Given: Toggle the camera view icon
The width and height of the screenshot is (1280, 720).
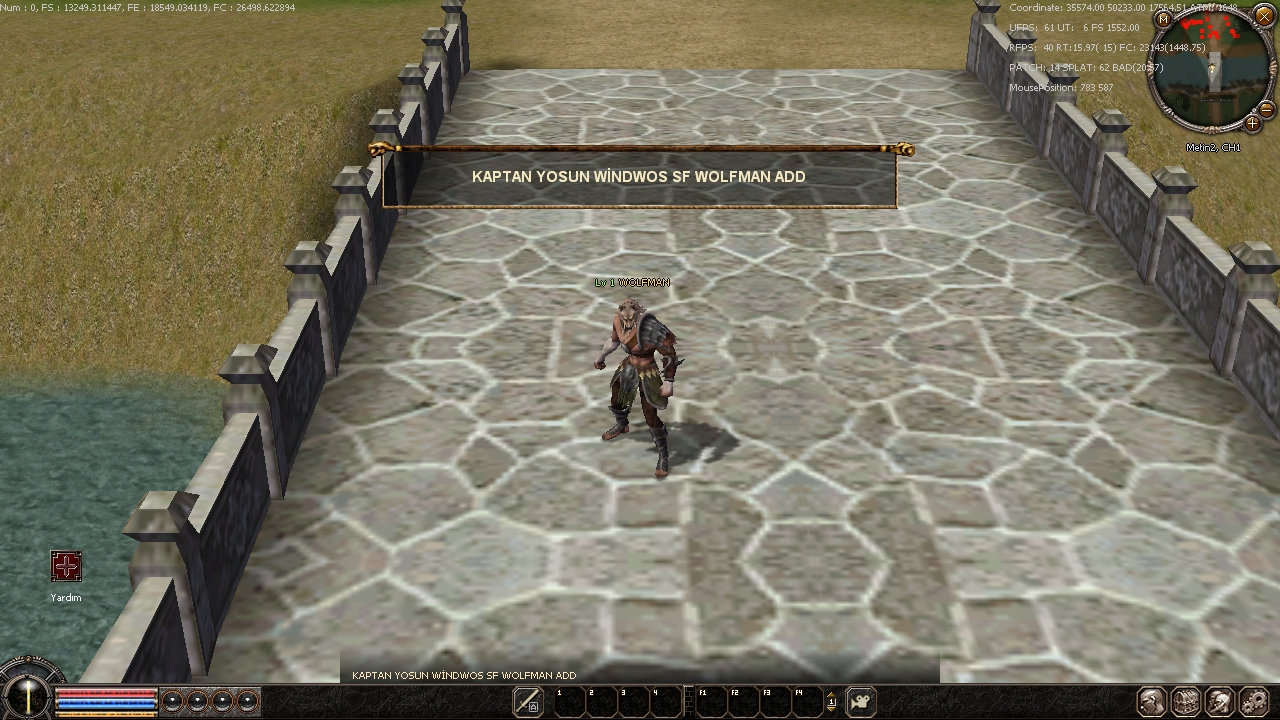Looking at the screenshot, I should [860, 702].
